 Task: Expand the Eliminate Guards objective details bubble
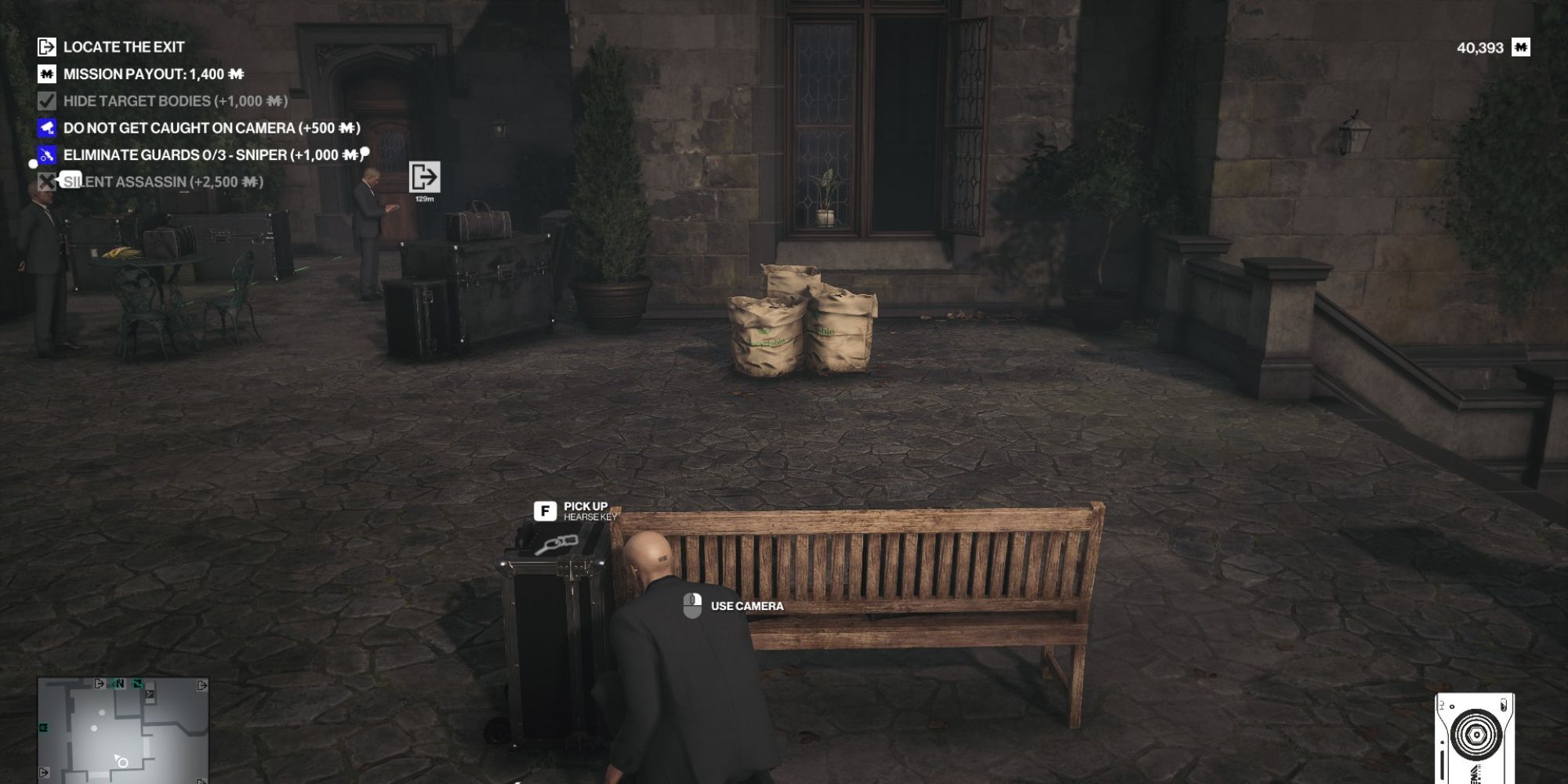point(365,150)
